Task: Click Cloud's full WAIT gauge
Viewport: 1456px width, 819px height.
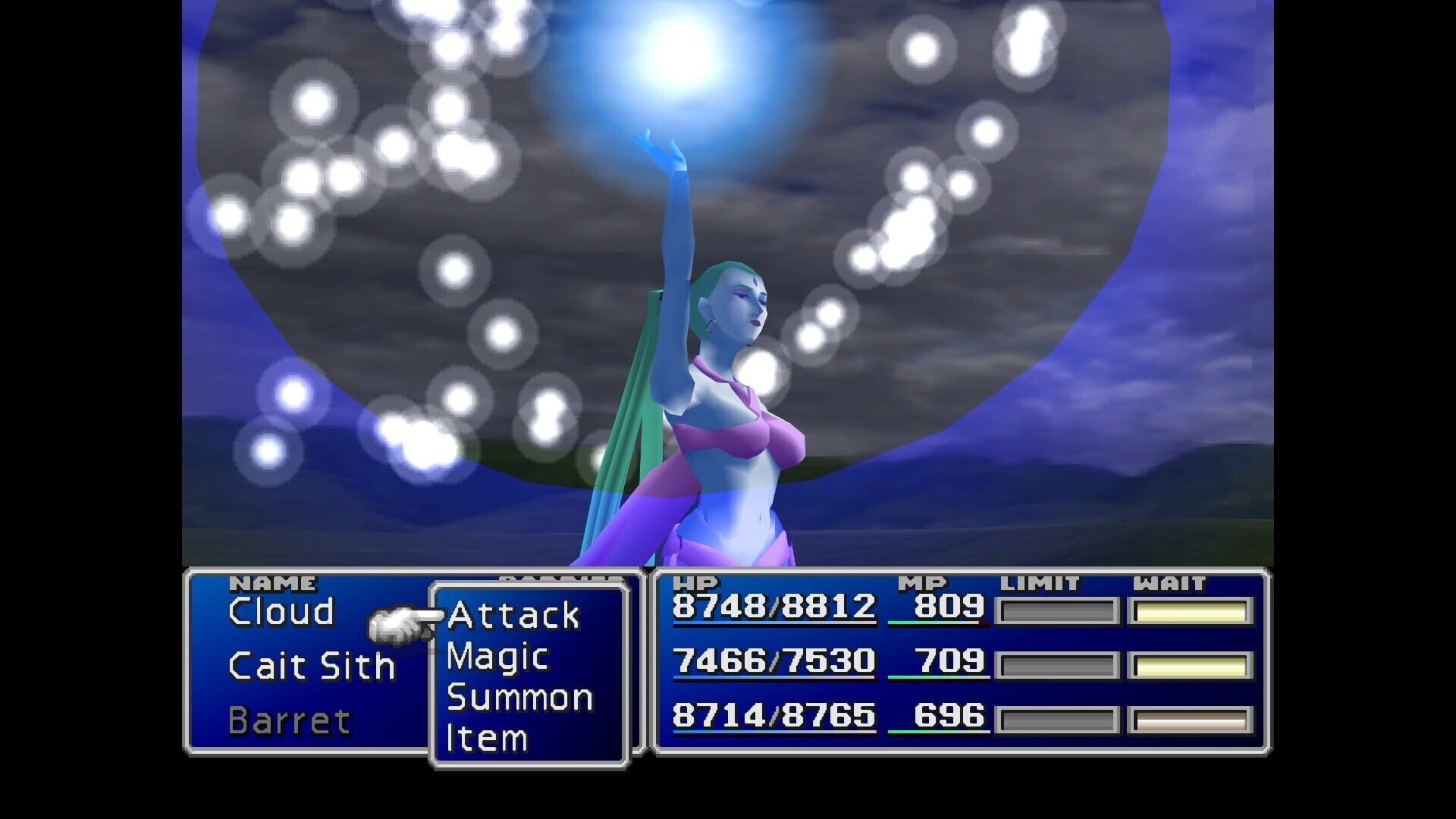Action: (x=1191, y=609)
